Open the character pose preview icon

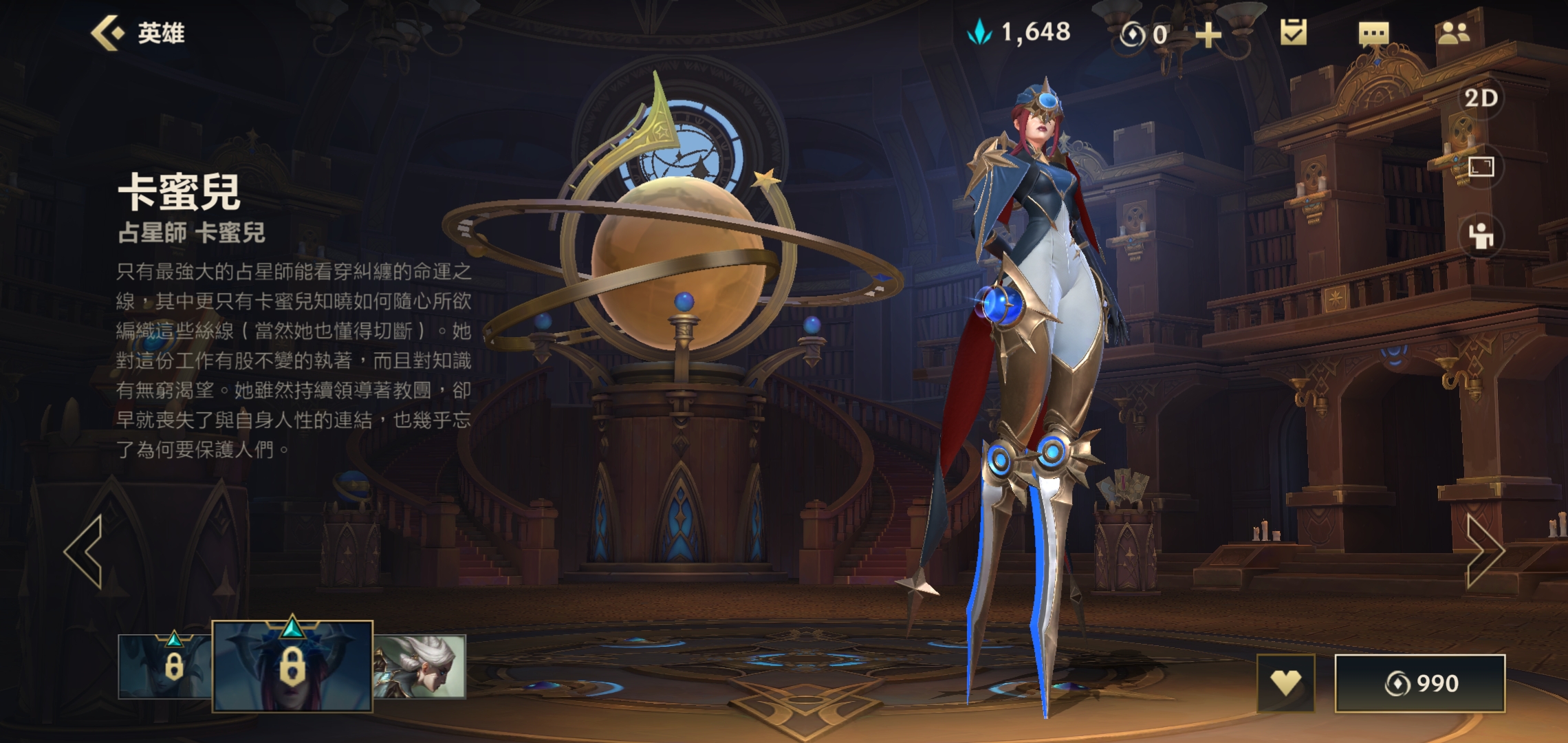[x=1481, y=236]
